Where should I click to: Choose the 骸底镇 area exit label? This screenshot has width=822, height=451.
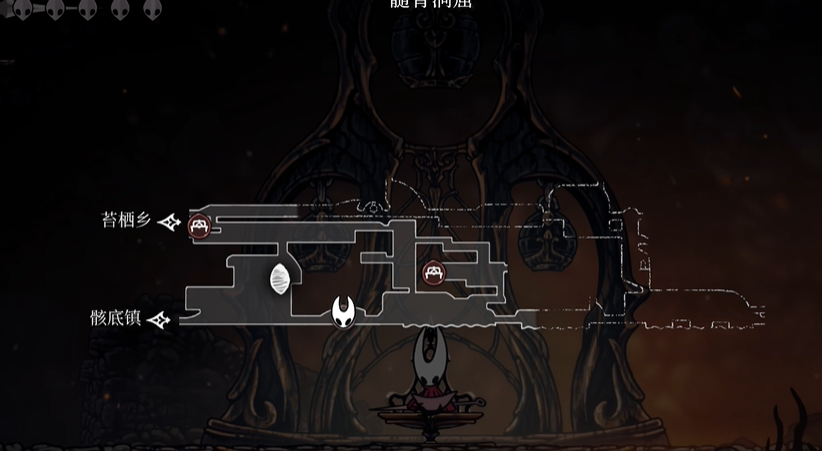pyautogui.click(x=115, y=318)
